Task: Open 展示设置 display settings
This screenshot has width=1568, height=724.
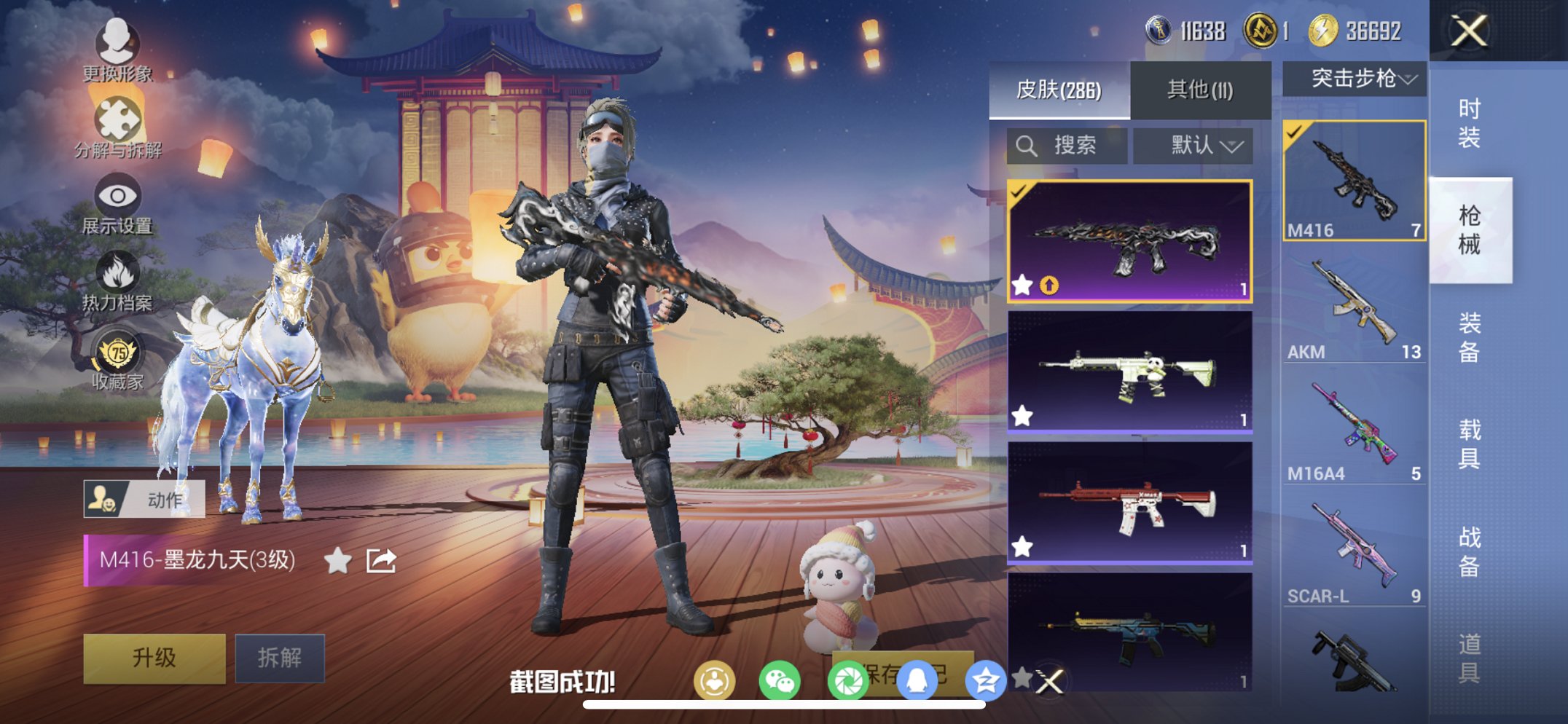Action: pyautogui.click(x=117, y=195)
